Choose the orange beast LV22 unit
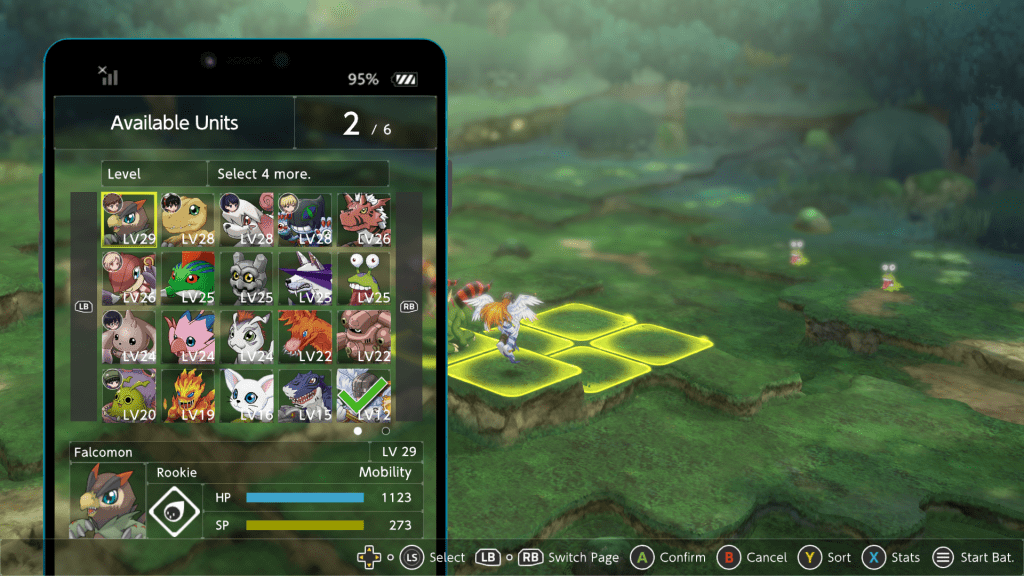Screen dimensions: 1024x576 point(305,337)
